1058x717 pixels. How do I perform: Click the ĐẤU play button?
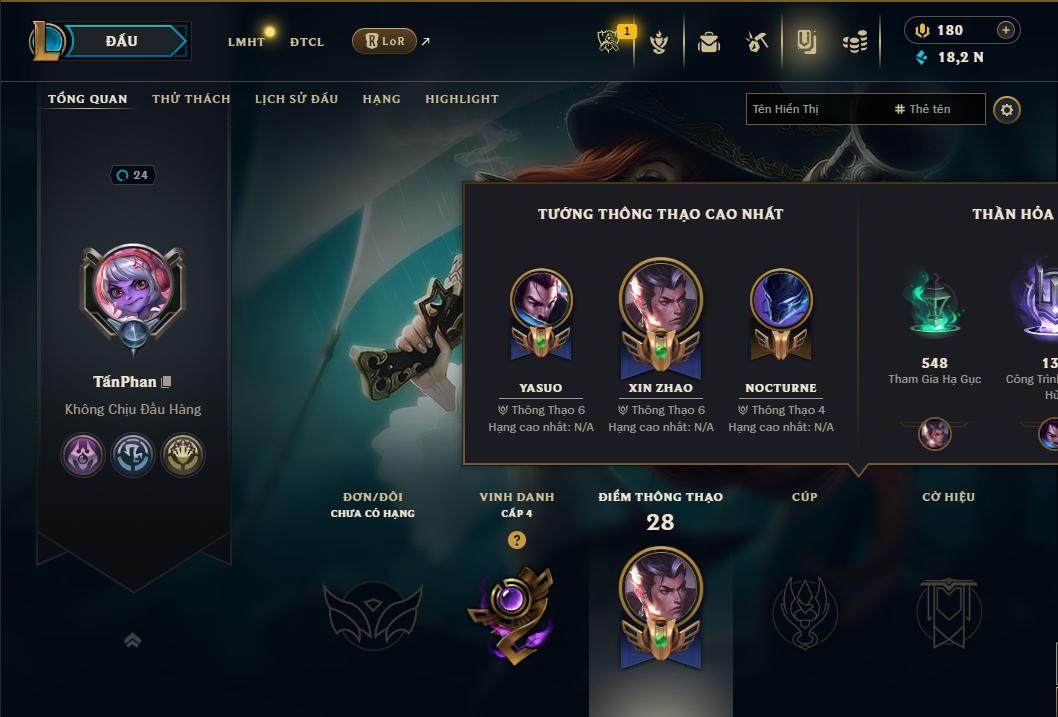pyautogui.click(x=122, y=41)
